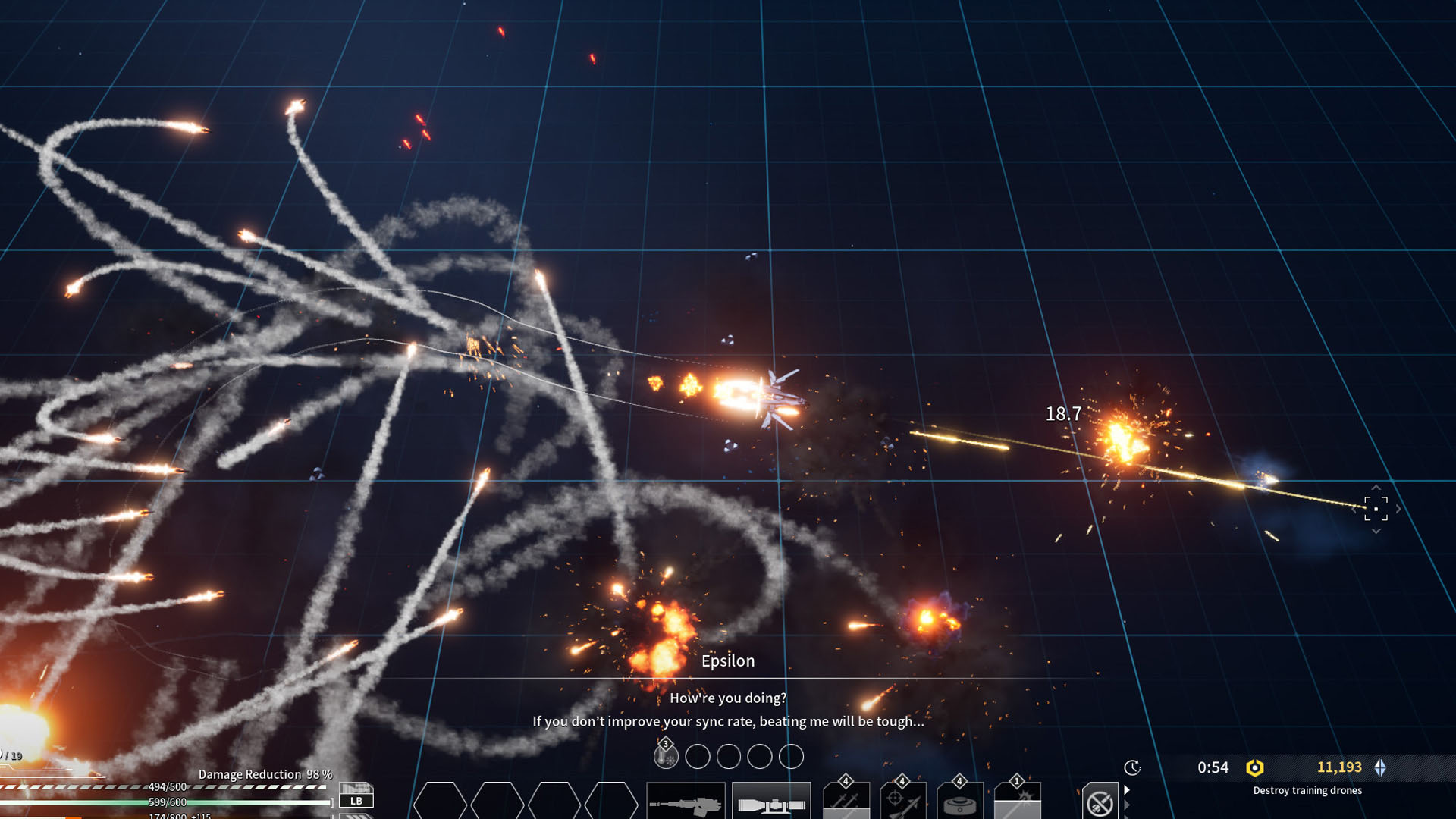Activate the crosshair homing missile ability

click(903, 802)
